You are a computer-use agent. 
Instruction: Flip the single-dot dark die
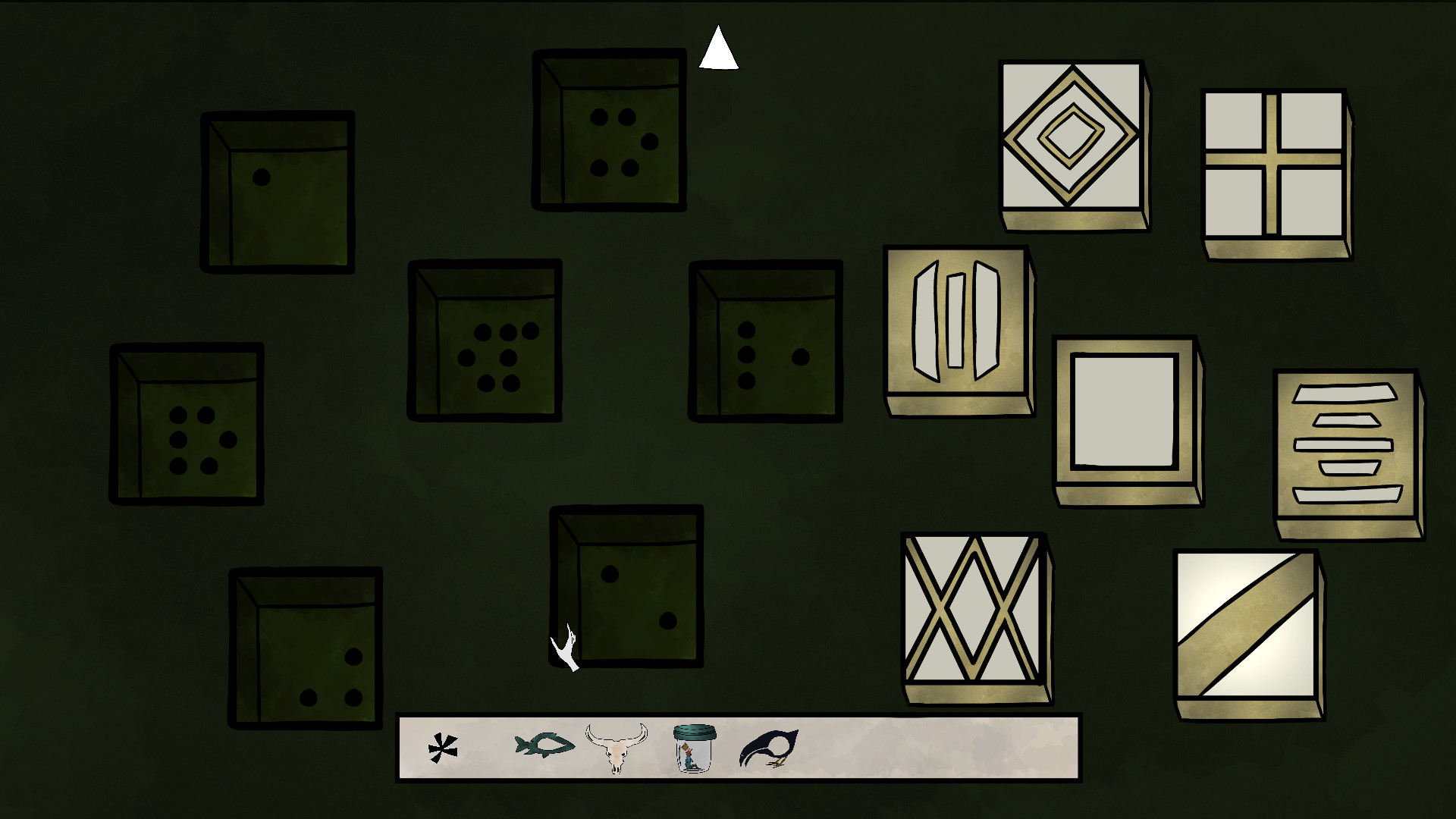pyautogui.click(x=277, y=190)
